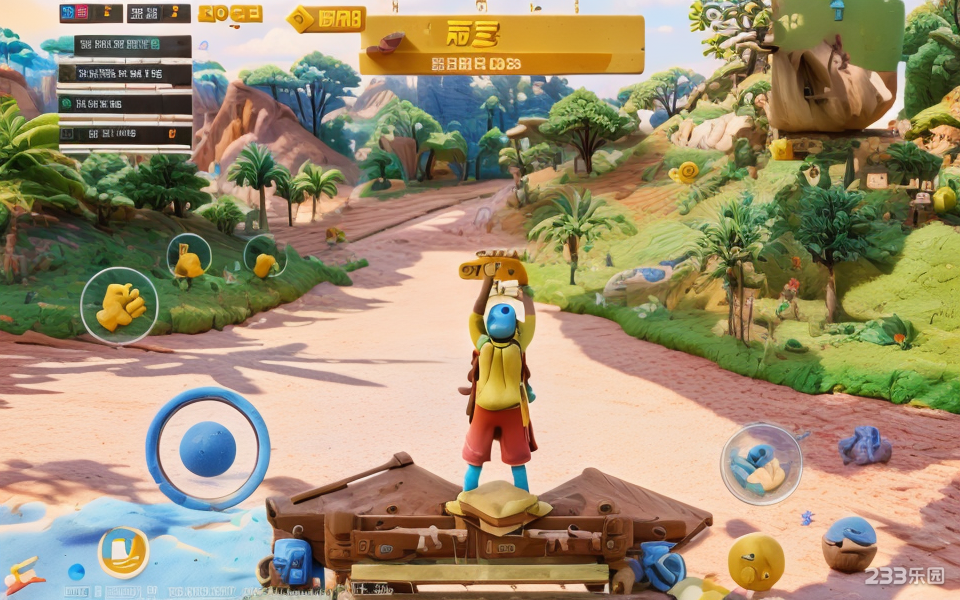Click the yellow arrow tag beside the banner
This screenshot has height=600, width=960.
pyautogui.click(x=326, y=19)
